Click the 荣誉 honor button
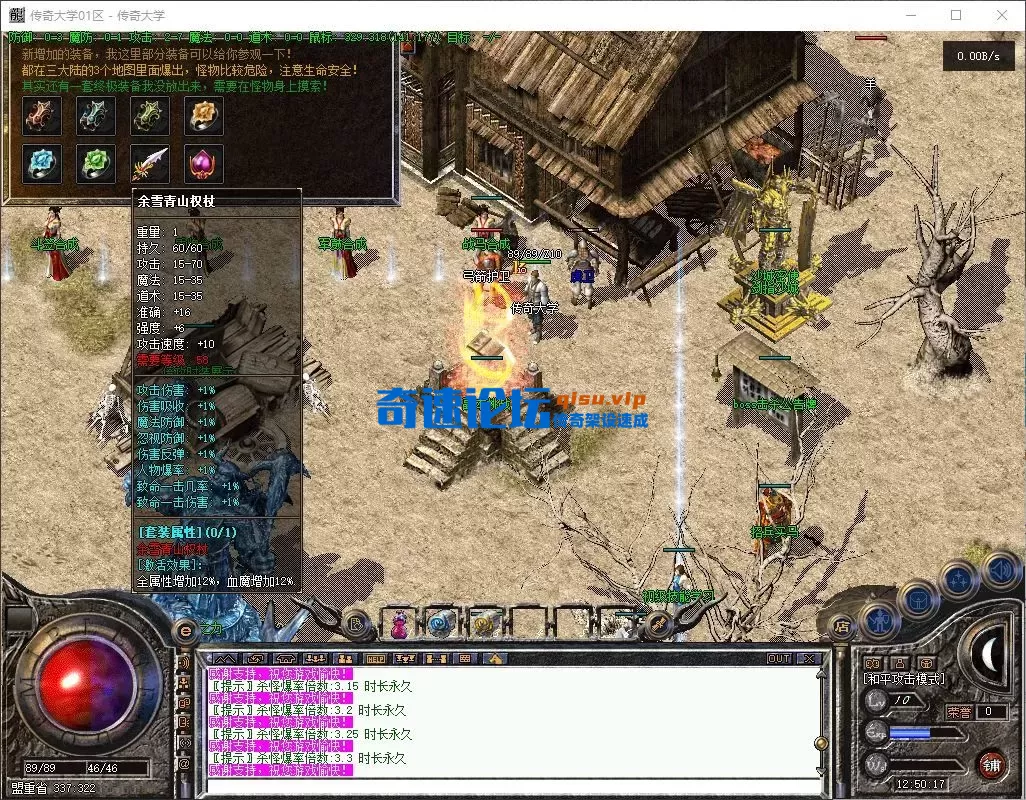Image resolution: width=1026 pixels, height=800 pixels. [959, 712]
